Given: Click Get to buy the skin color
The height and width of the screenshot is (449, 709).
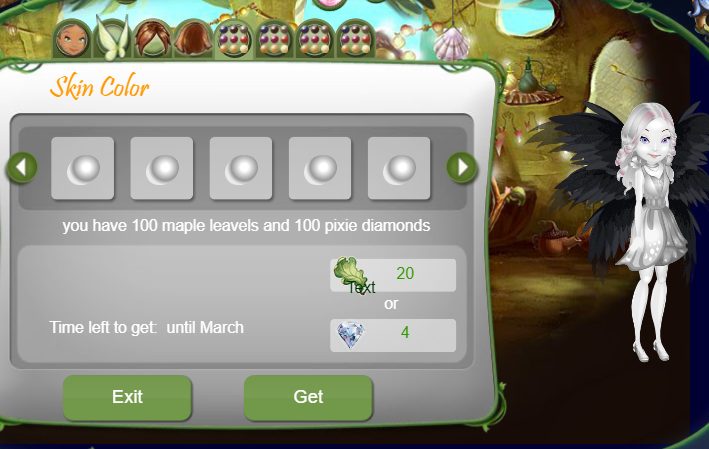Looking at the screenshot, I should (x=308, y=397).
